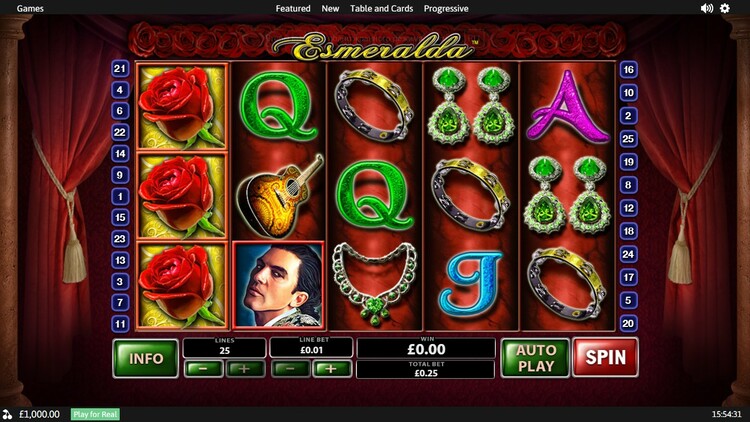Increase the number of lines
Viewport: 750px width, 422px height.
coord(245,368)
